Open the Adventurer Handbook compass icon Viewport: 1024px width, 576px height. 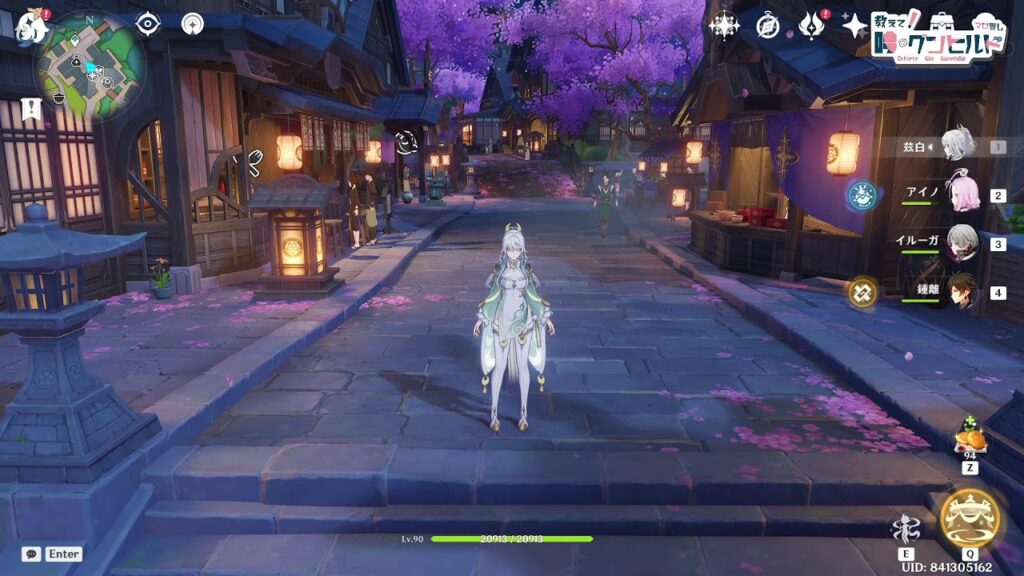pyautogui.click(x=768, y=25)
